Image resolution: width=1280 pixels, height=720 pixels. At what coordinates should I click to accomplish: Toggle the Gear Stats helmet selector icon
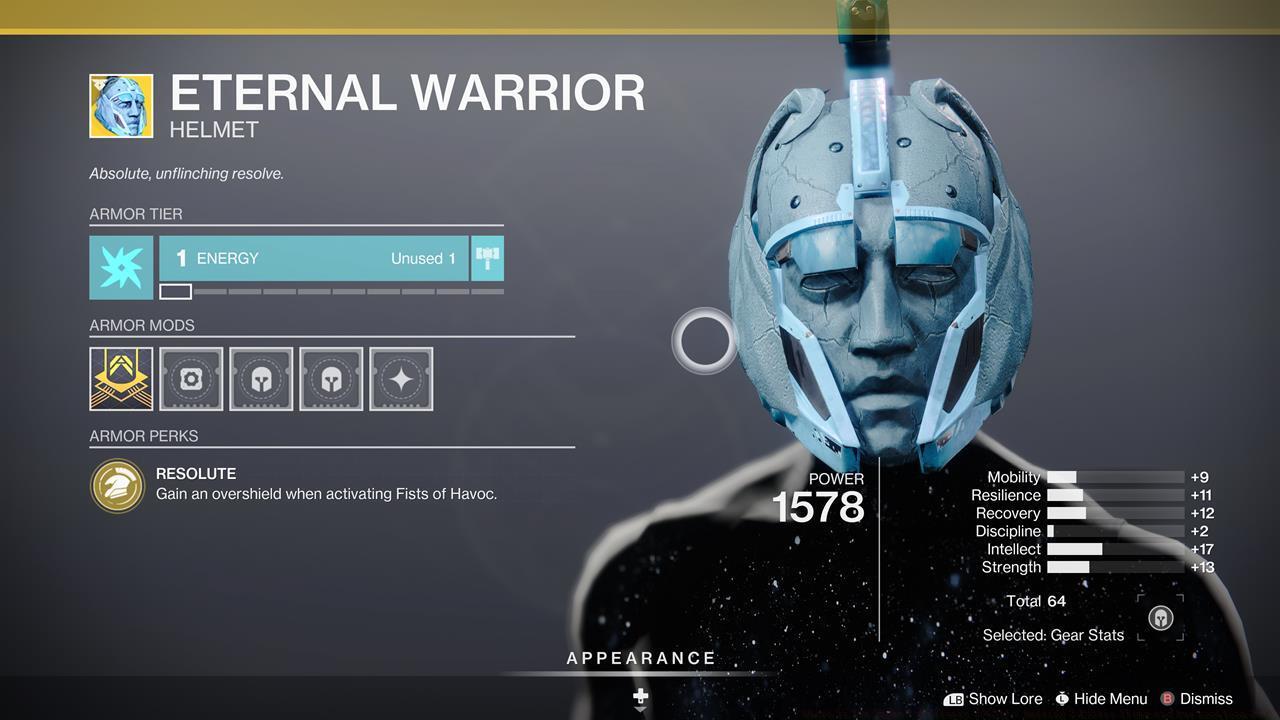coord(1160,618)
